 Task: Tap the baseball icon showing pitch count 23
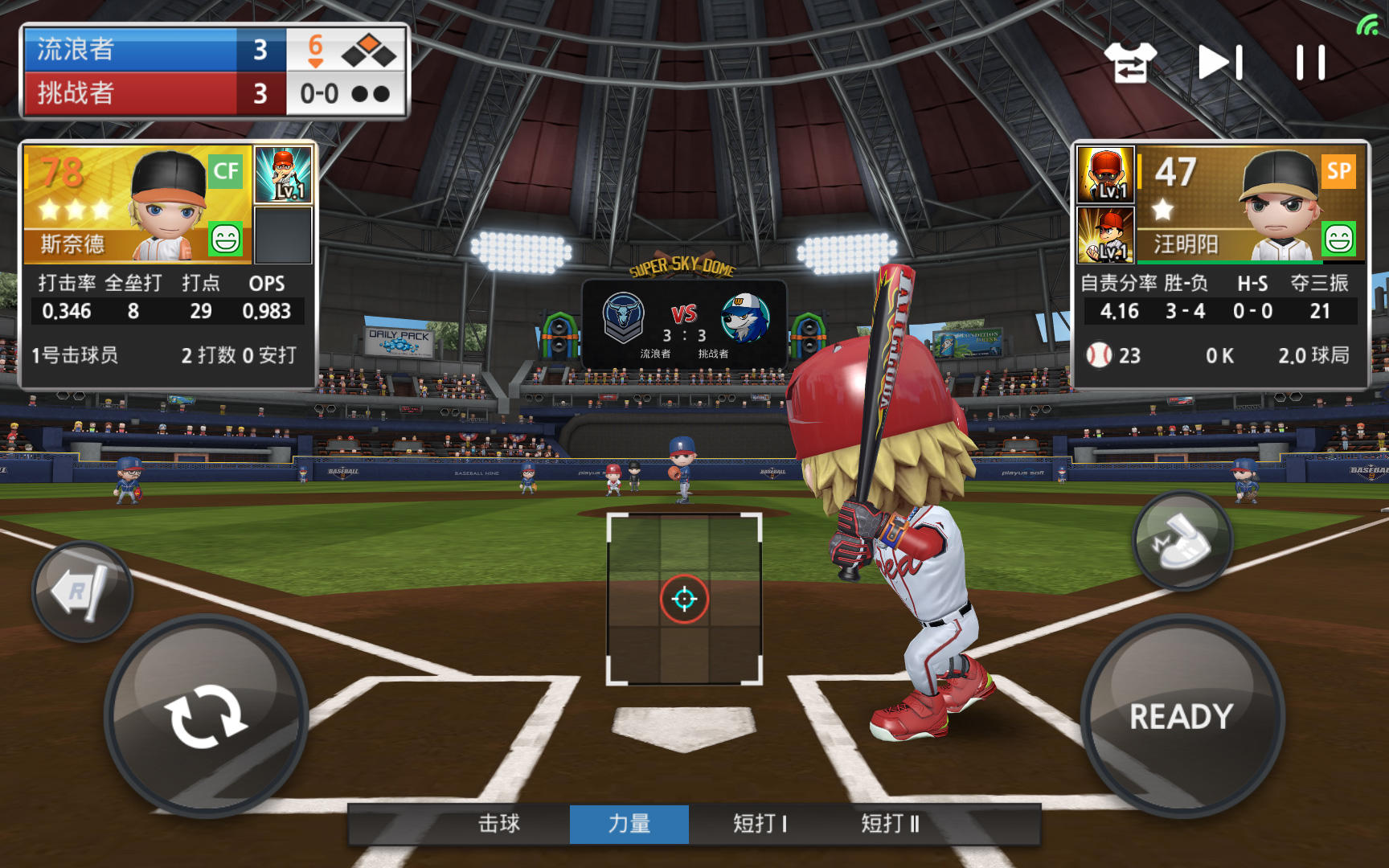coord(1100,356)
